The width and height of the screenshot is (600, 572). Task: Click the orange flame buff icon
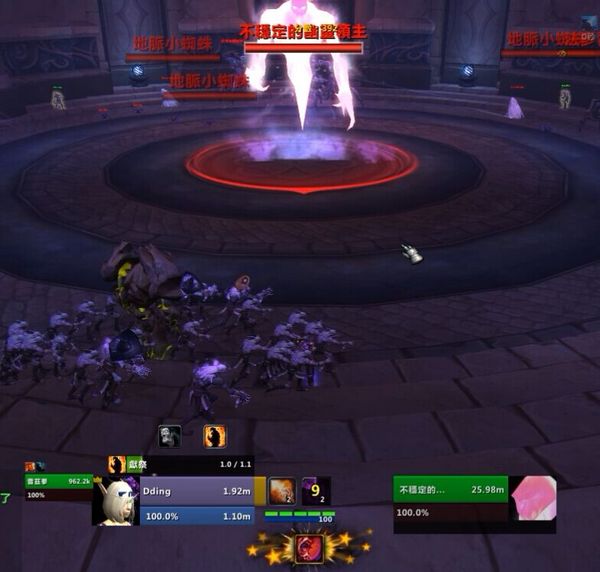pos(214,436)
